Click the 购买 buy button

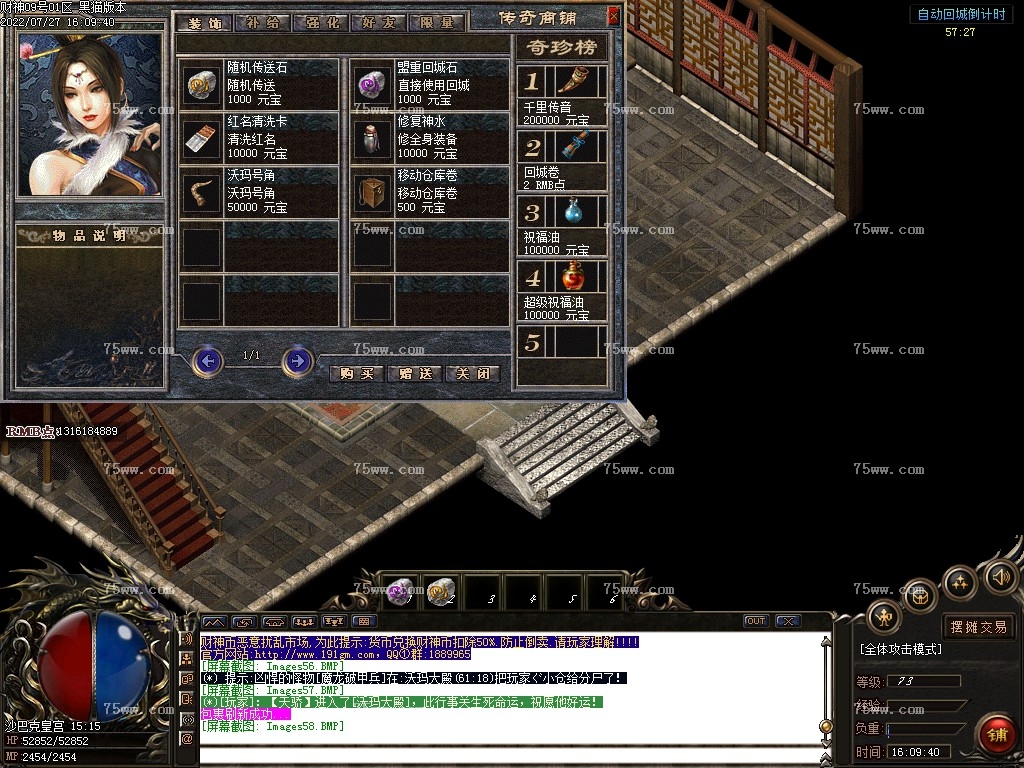pos(356,374)
